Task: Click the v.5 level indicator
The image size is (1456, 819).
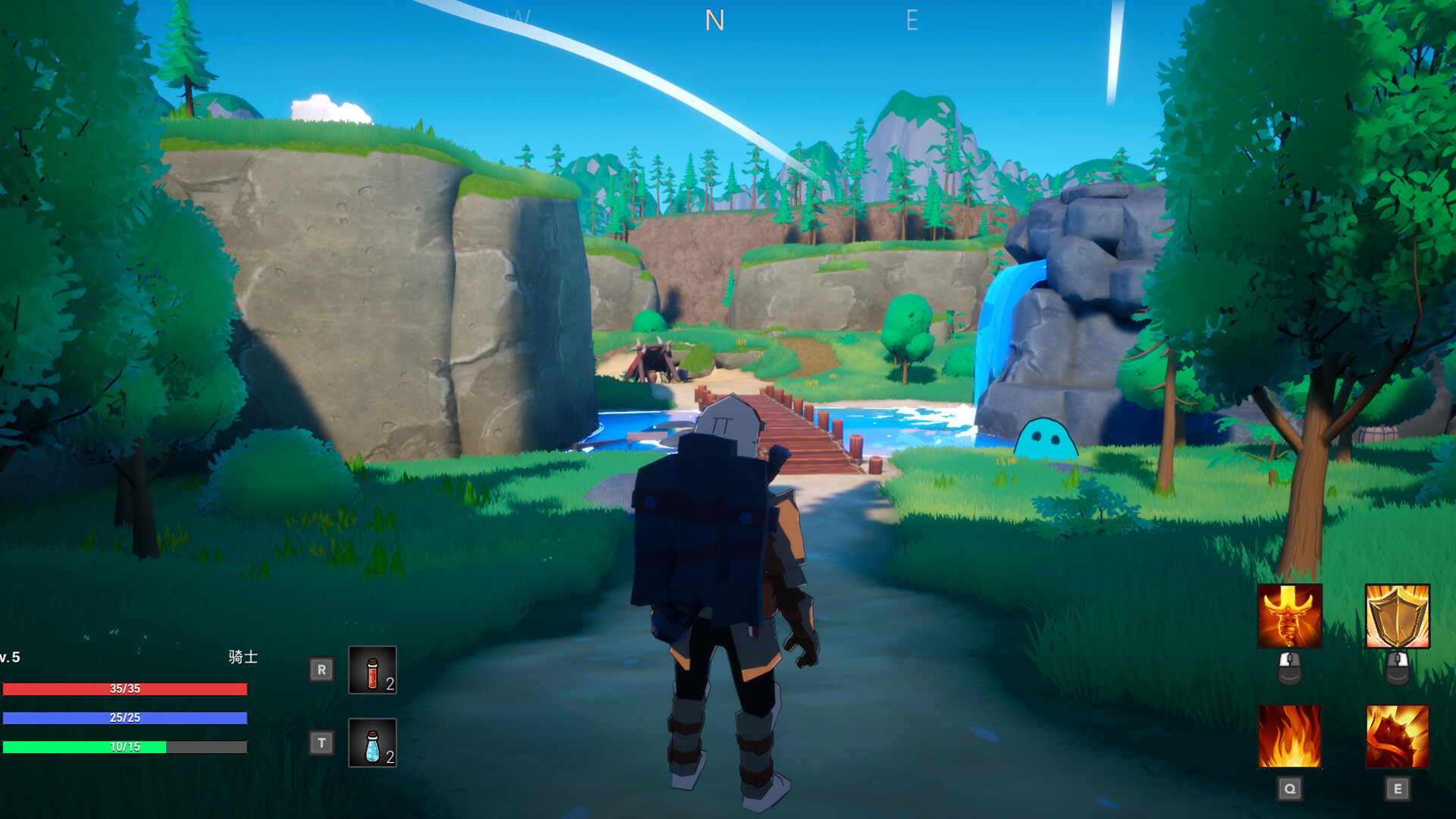Action: 9,658
